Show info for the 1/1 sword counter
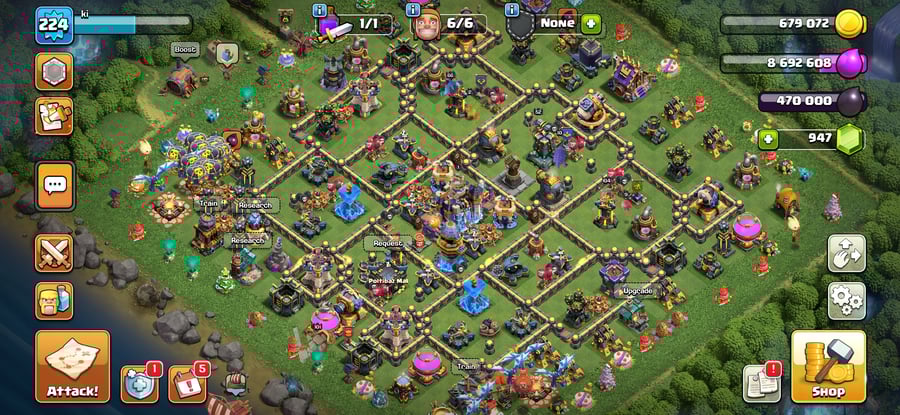The width and height of the screenshot is (900, 415). coord(320,11)
